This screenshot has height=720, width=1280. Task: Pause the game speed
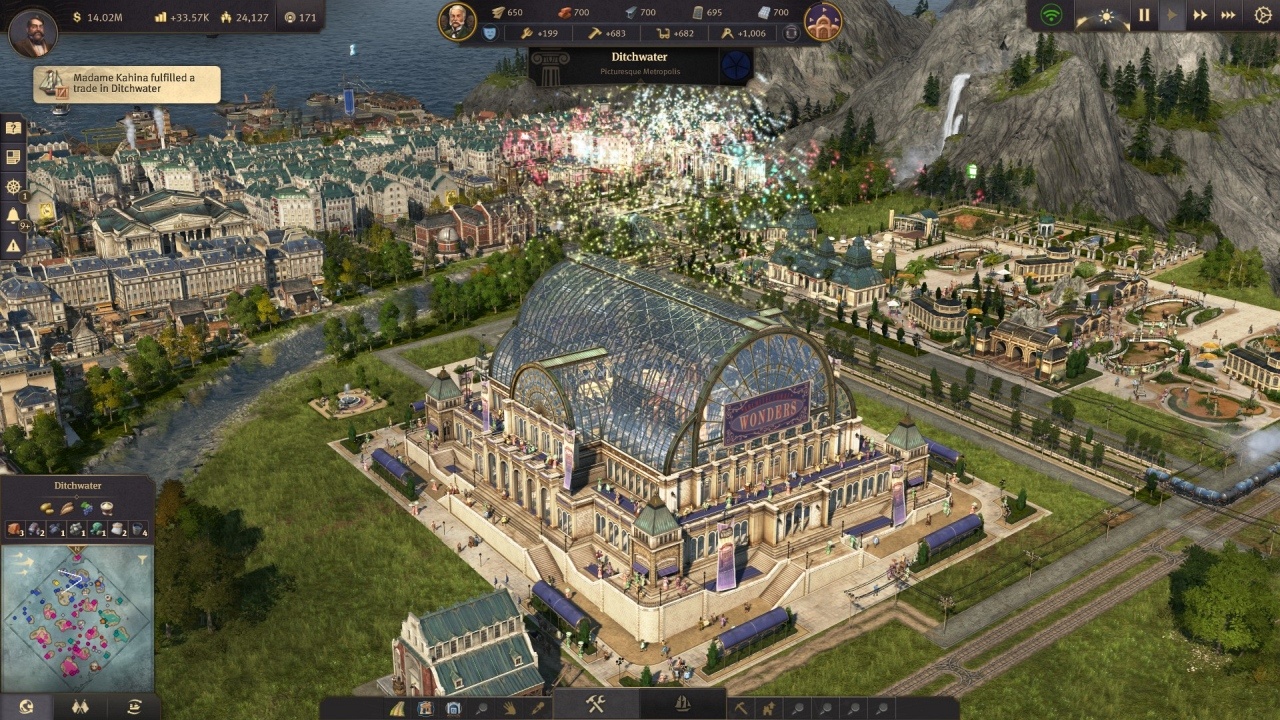(1144, 16)
